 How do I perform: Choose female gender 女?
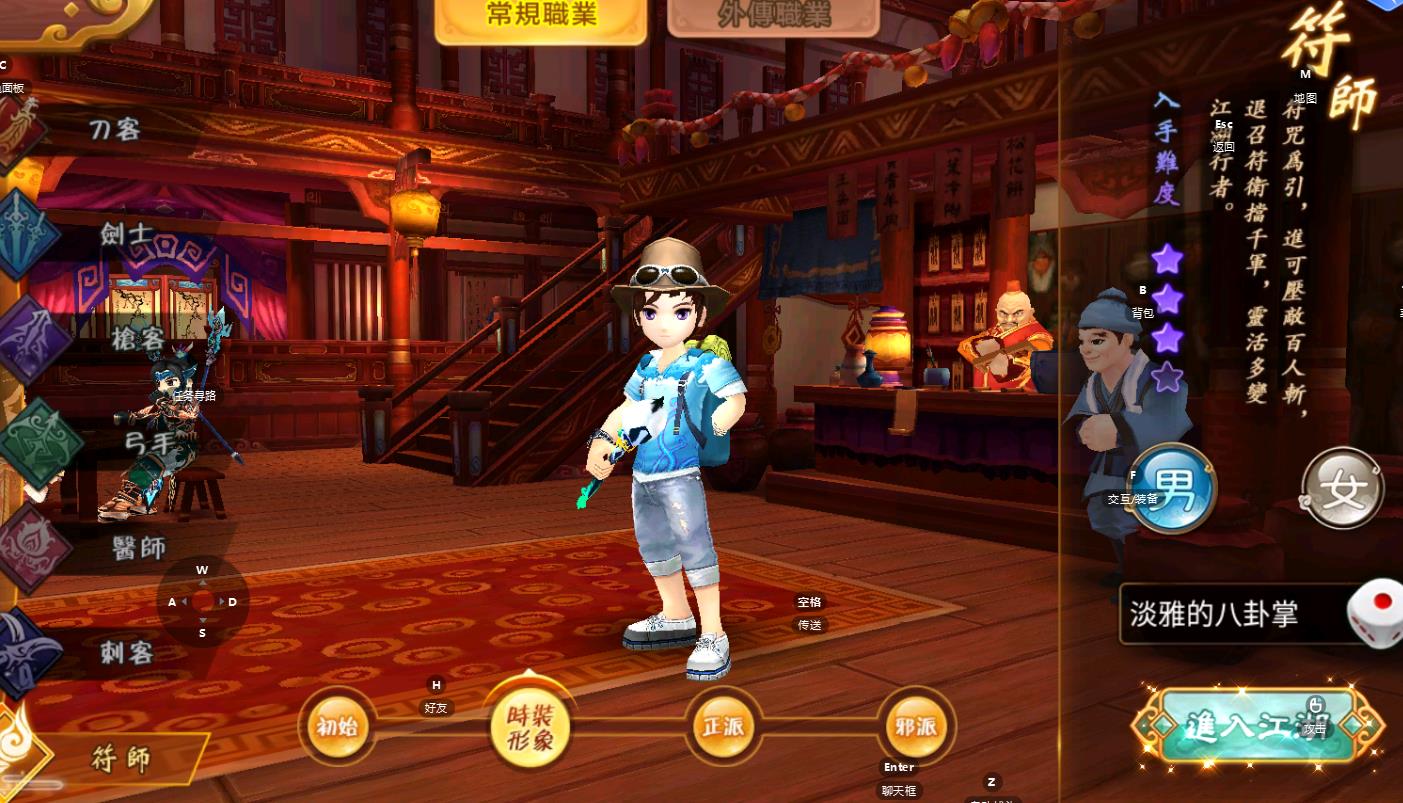1343,490
